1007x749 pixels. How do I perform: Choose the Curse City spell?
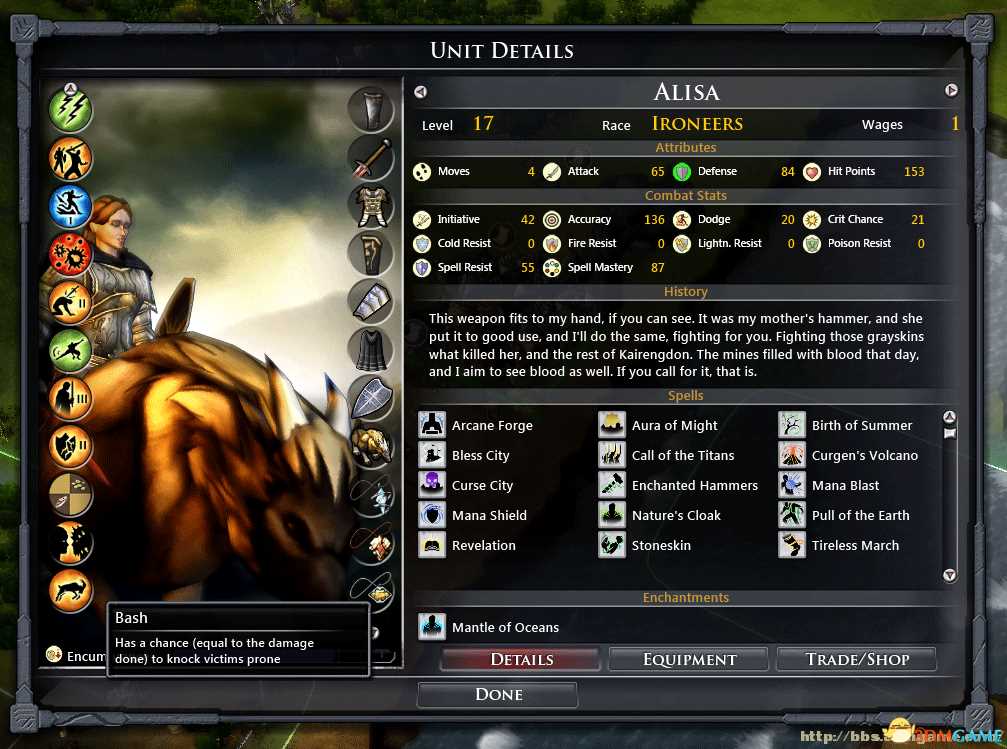pos(468,485)
